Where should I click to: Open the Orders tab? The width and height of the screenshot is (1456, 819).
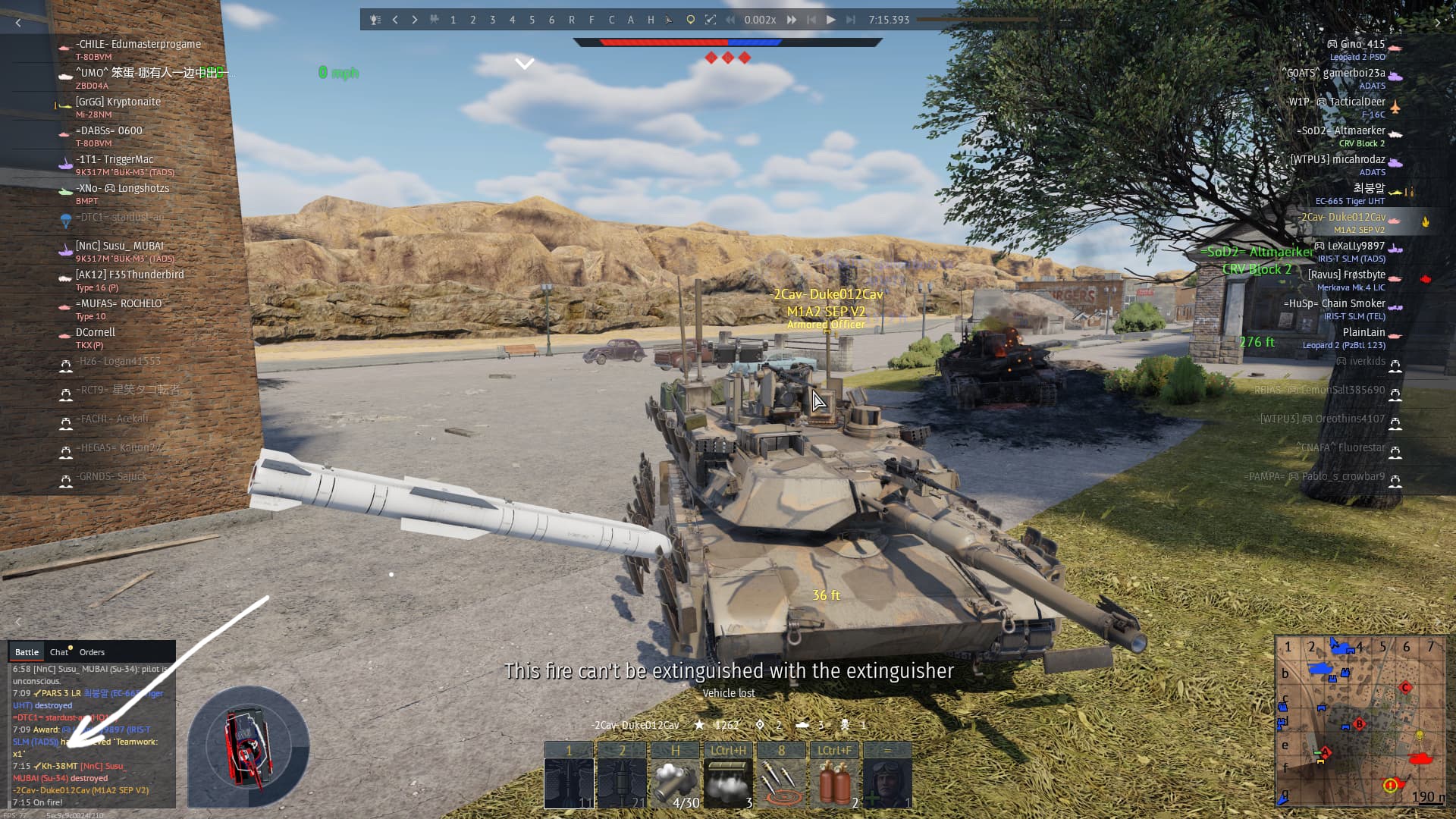[x=92, y=652]
